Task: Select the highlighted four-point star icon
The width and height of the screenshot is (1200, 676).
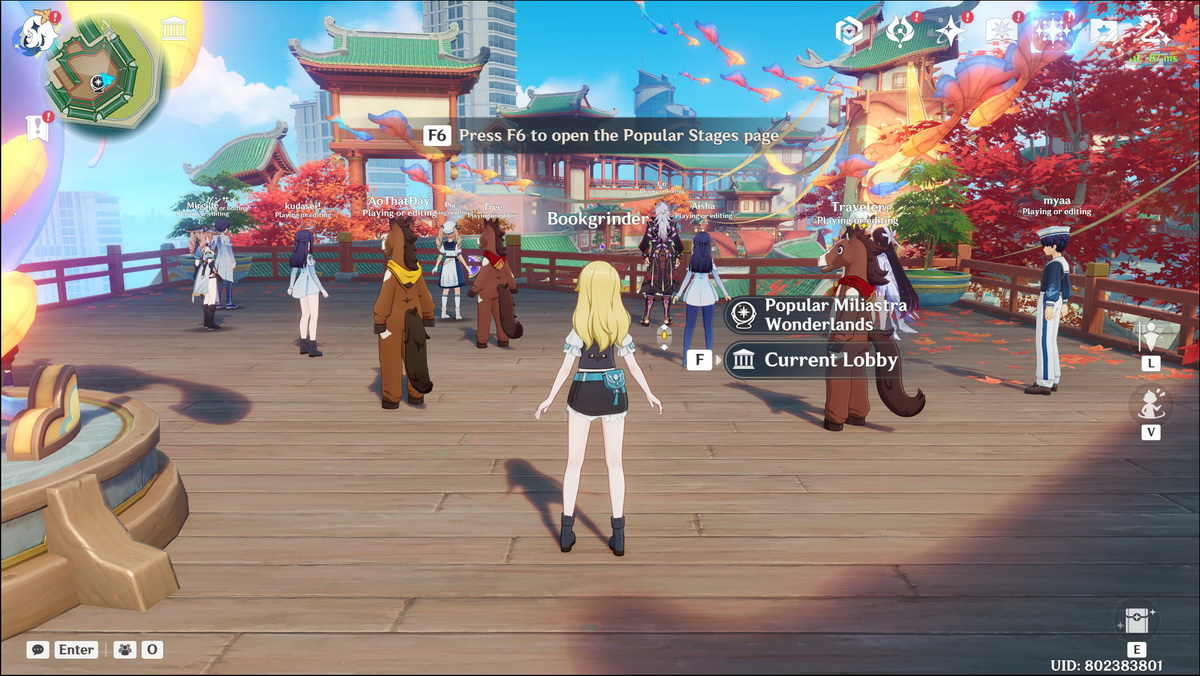Action: (1052, 32)
